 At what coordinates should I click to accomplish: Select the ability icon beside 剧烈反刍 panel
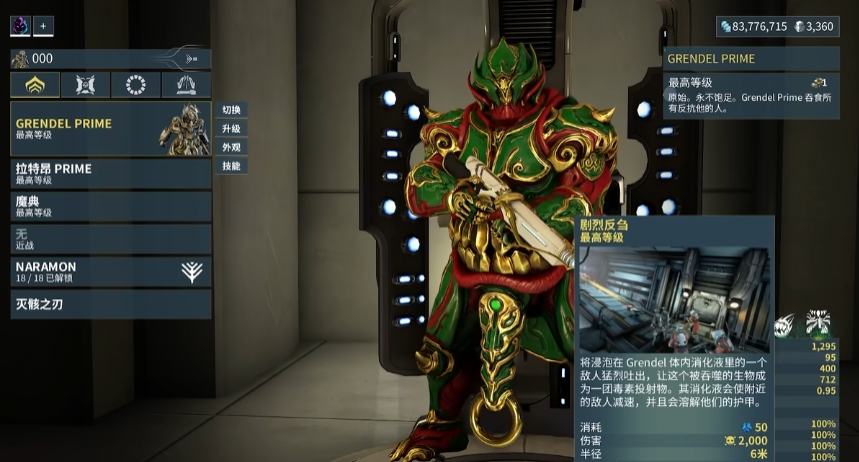coord(785,324)
